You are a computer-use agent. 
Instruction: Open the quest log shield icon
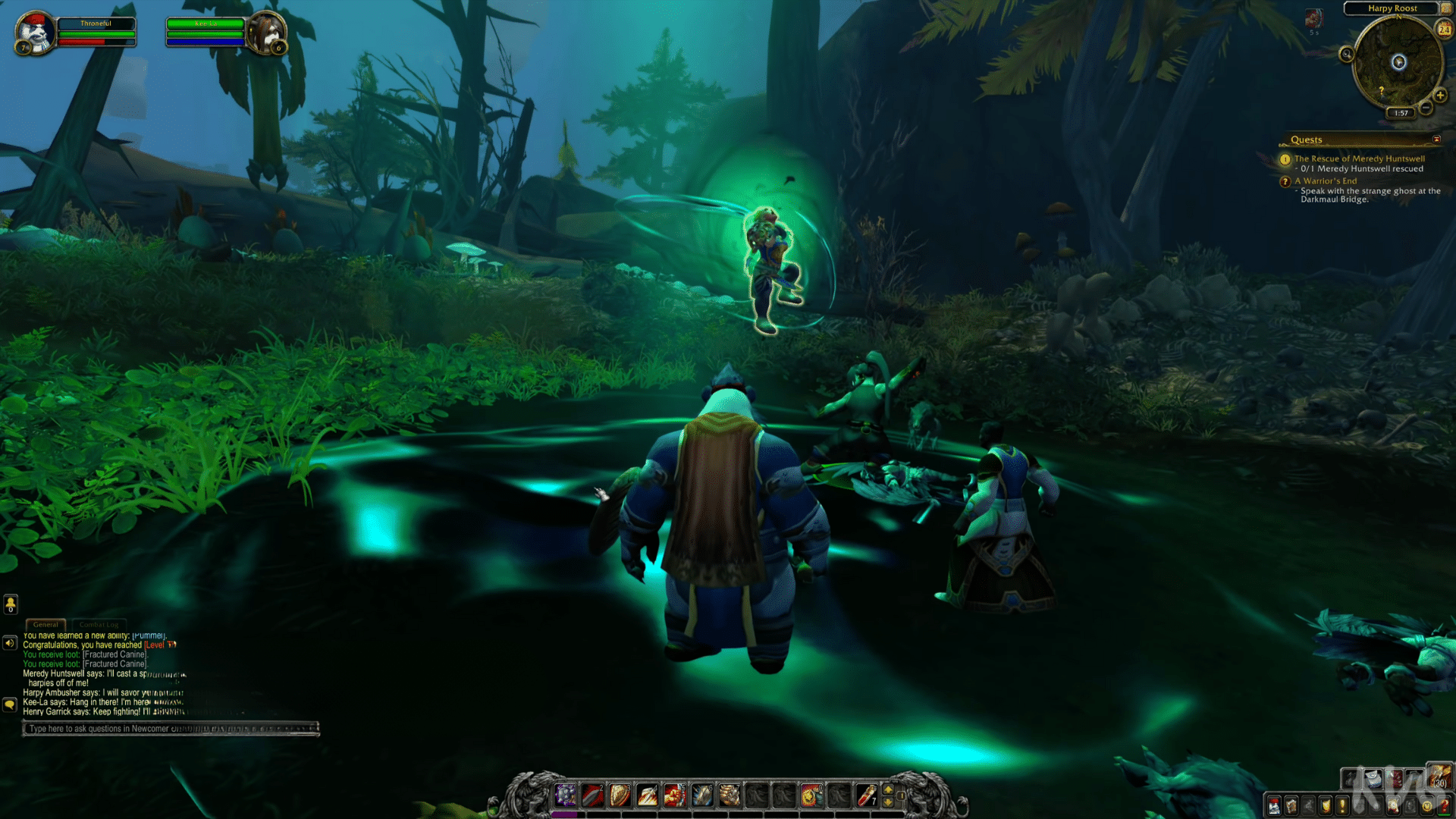(1325, 806)
